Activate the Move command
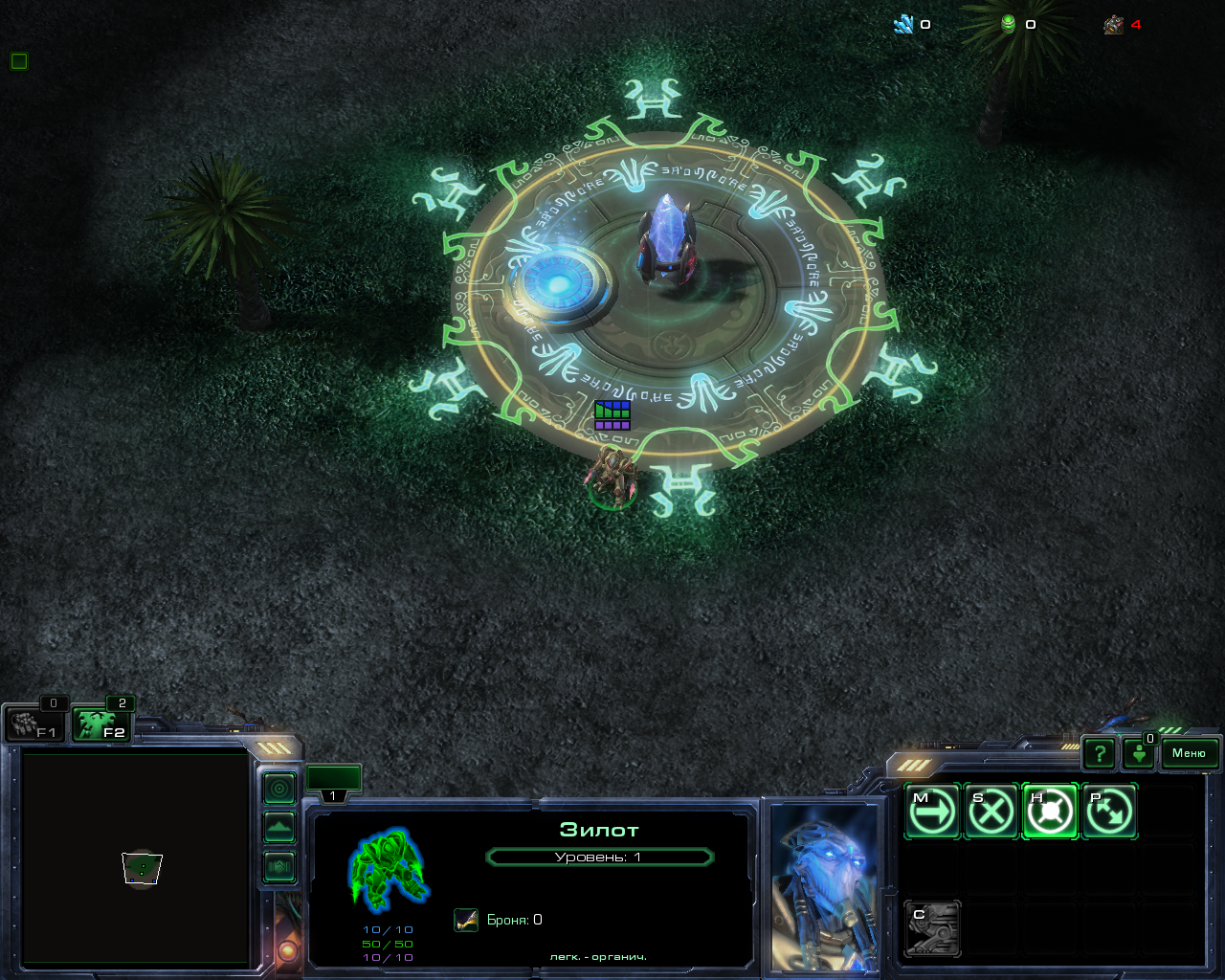1225x980 pixels. point(932,812)
